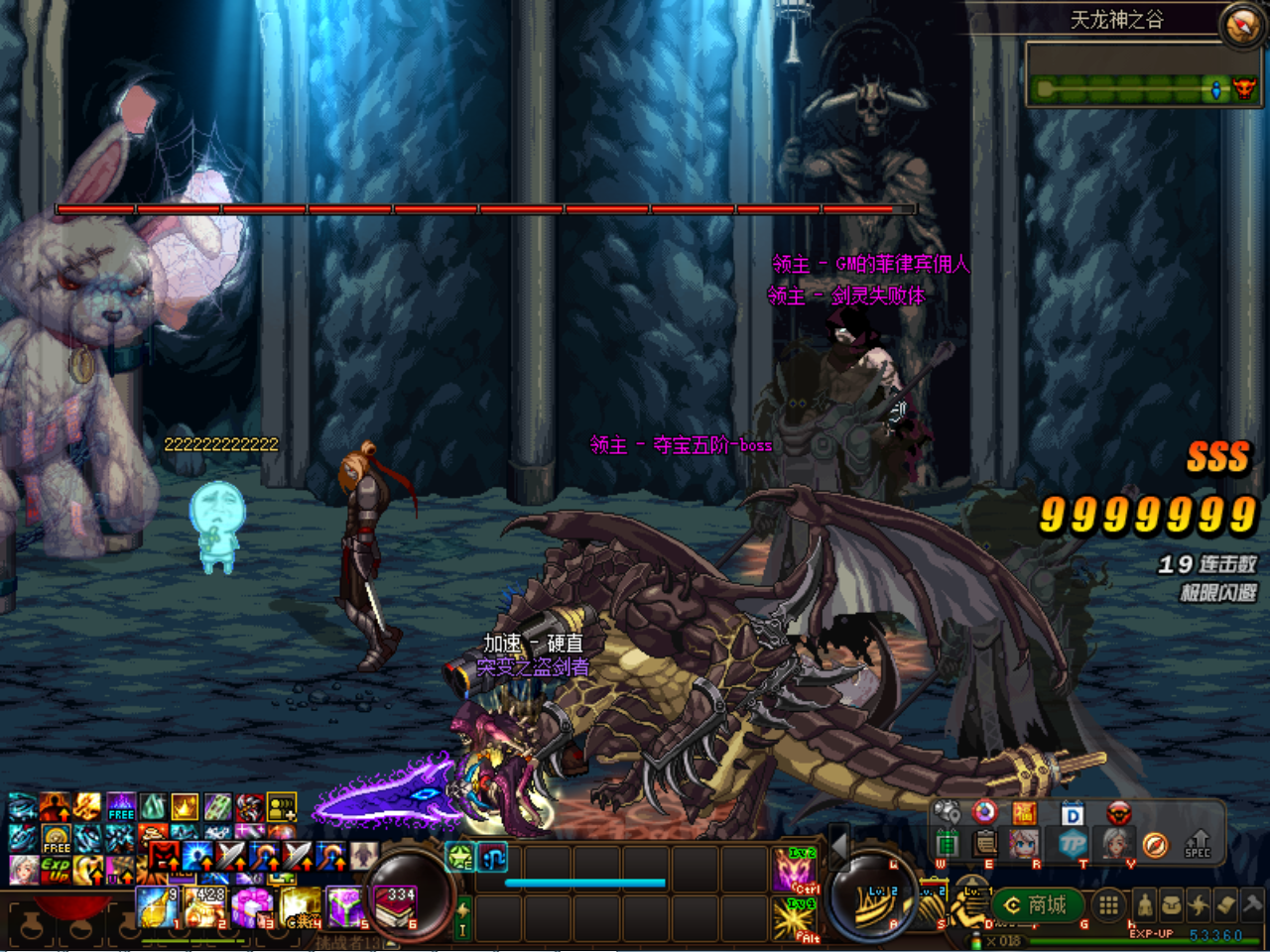Click the SPEC upgrade arrow icon
The width and height of the screenshot is (1270, 952).
pos(1197,843)
